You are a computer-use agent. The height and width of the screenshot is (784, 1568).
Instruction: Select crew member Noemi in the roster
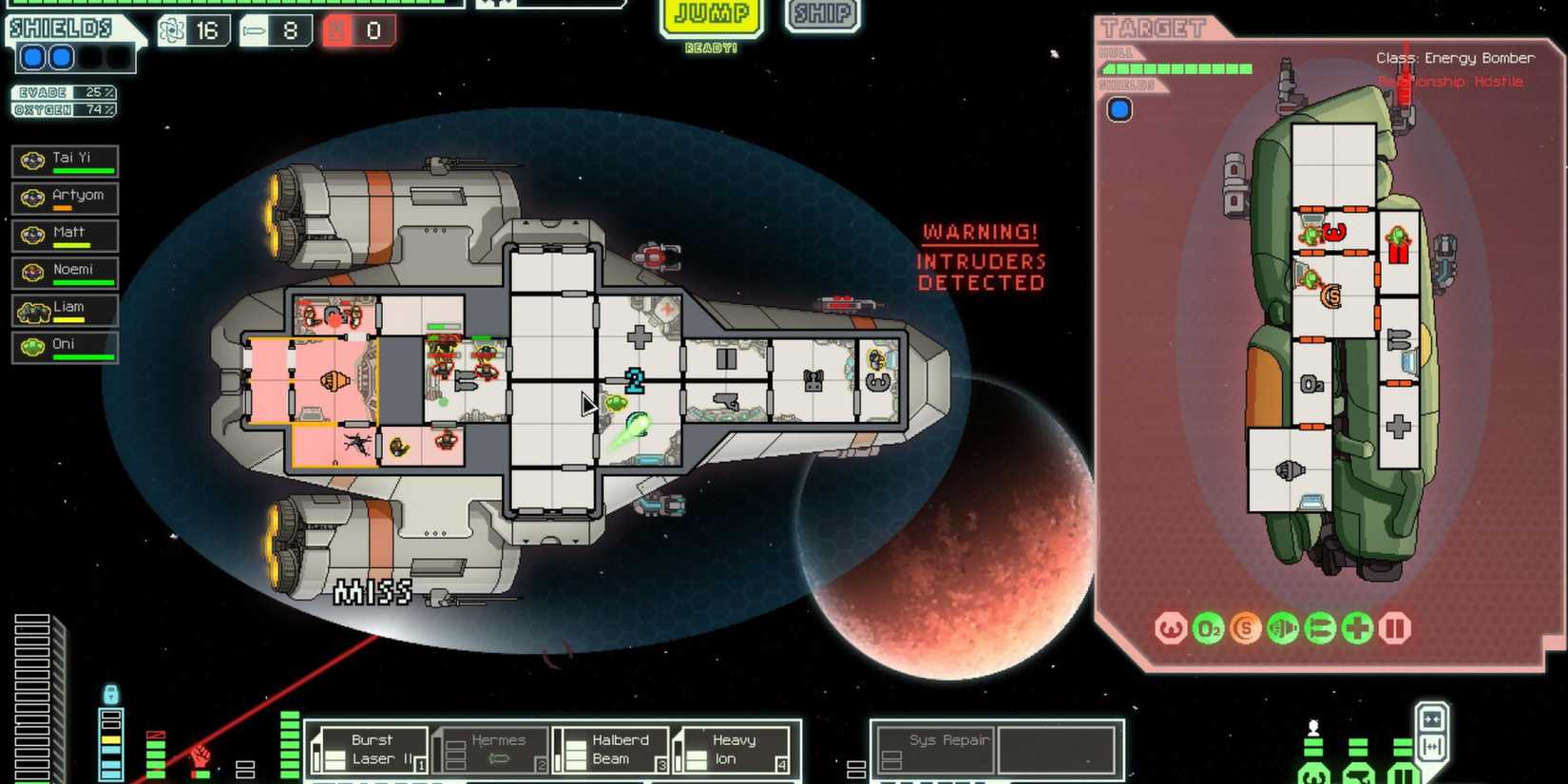(65, 272)
